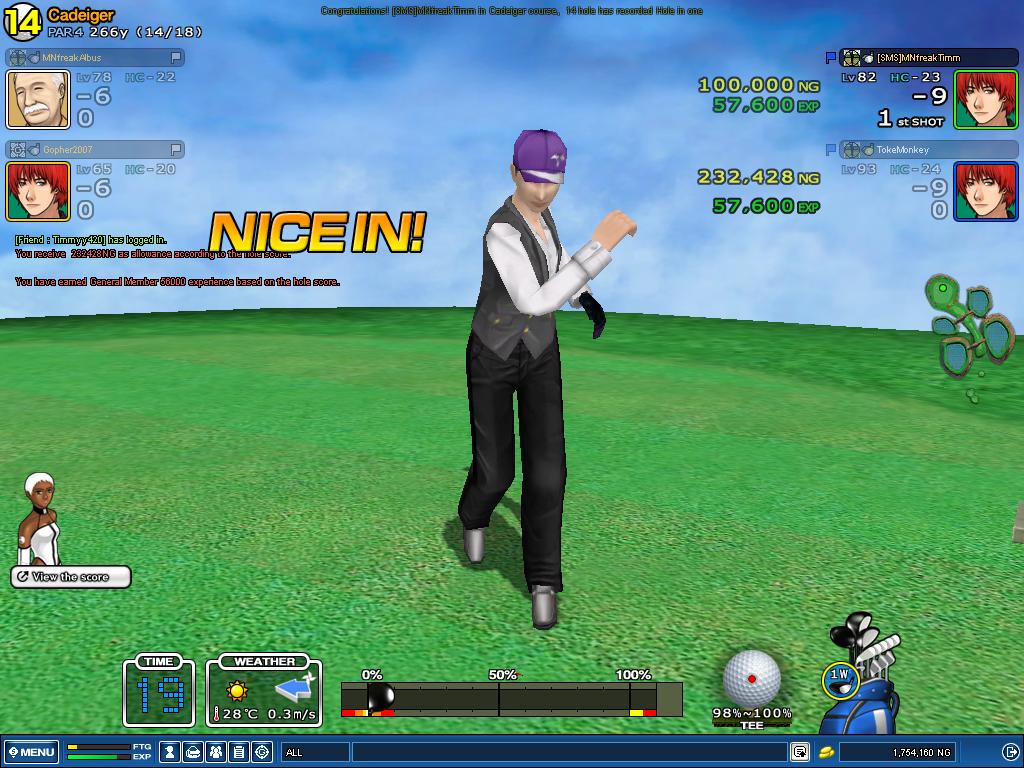Open the list document icon in toolbar
Viewport: 1024px width, 768px height.
(239, 752)
